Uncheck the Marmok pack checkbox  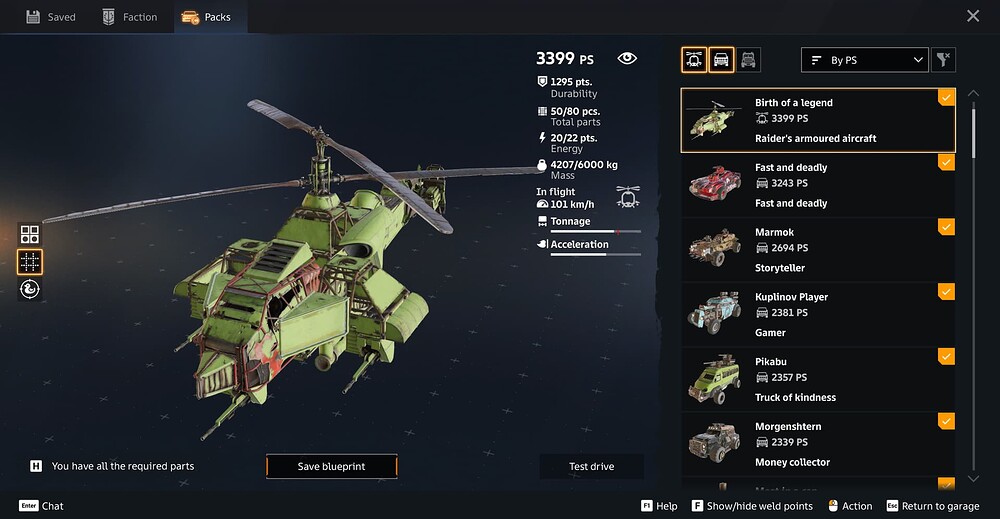pyautogui.click(x=946, y=227)
